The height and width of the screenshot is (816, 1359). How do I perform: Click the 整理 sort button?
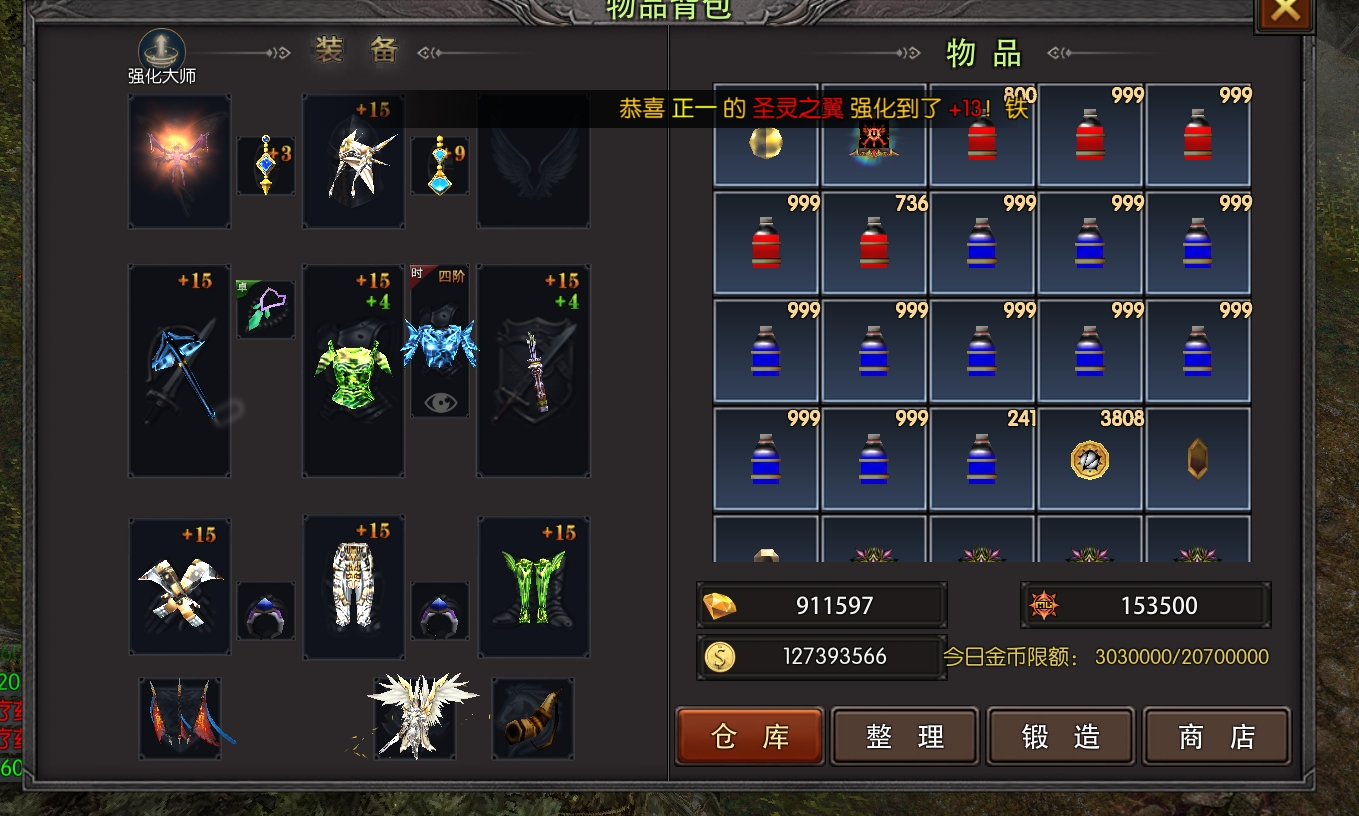(904, 735)
